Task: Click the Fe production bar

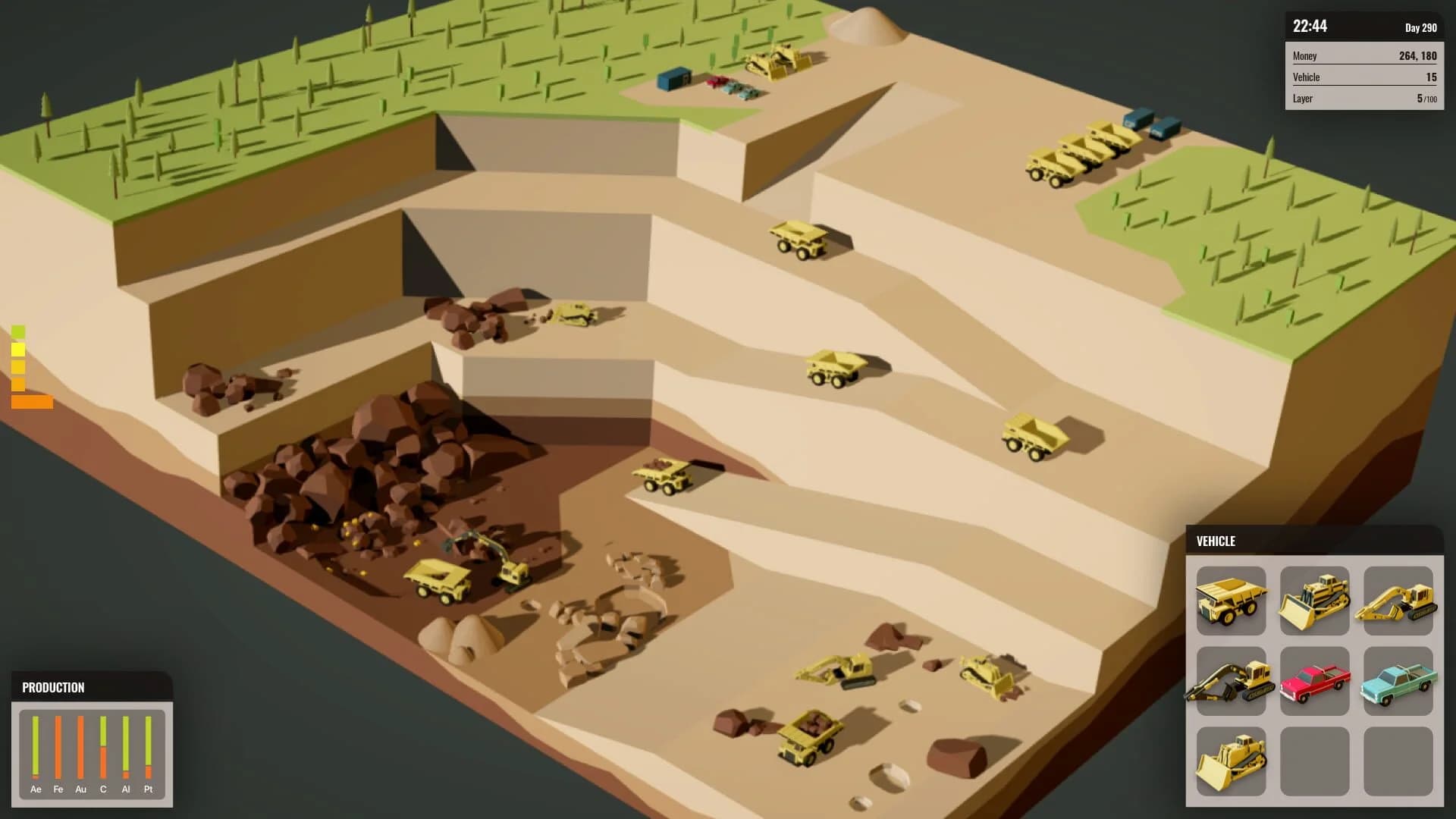Action: click(57, 747)
